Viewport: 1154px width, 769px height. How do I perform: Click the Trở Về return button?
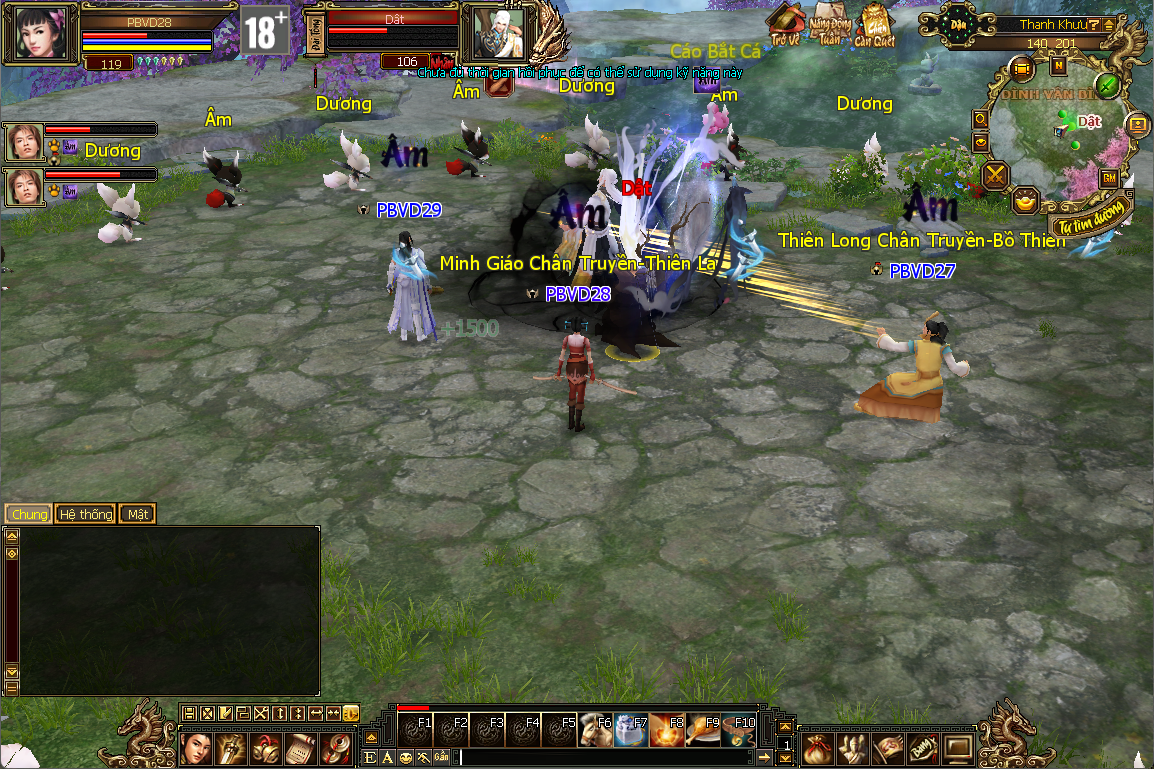786,26
